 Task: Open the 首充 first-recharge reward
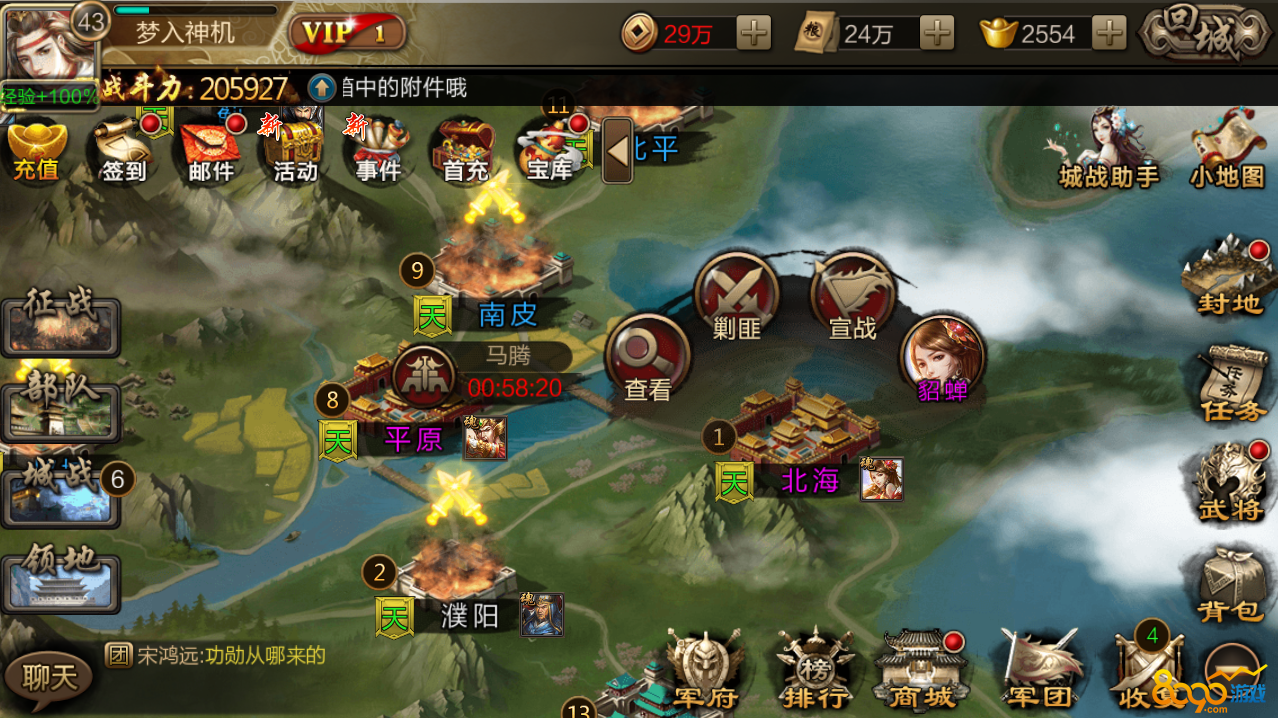(x=464, y=152)
